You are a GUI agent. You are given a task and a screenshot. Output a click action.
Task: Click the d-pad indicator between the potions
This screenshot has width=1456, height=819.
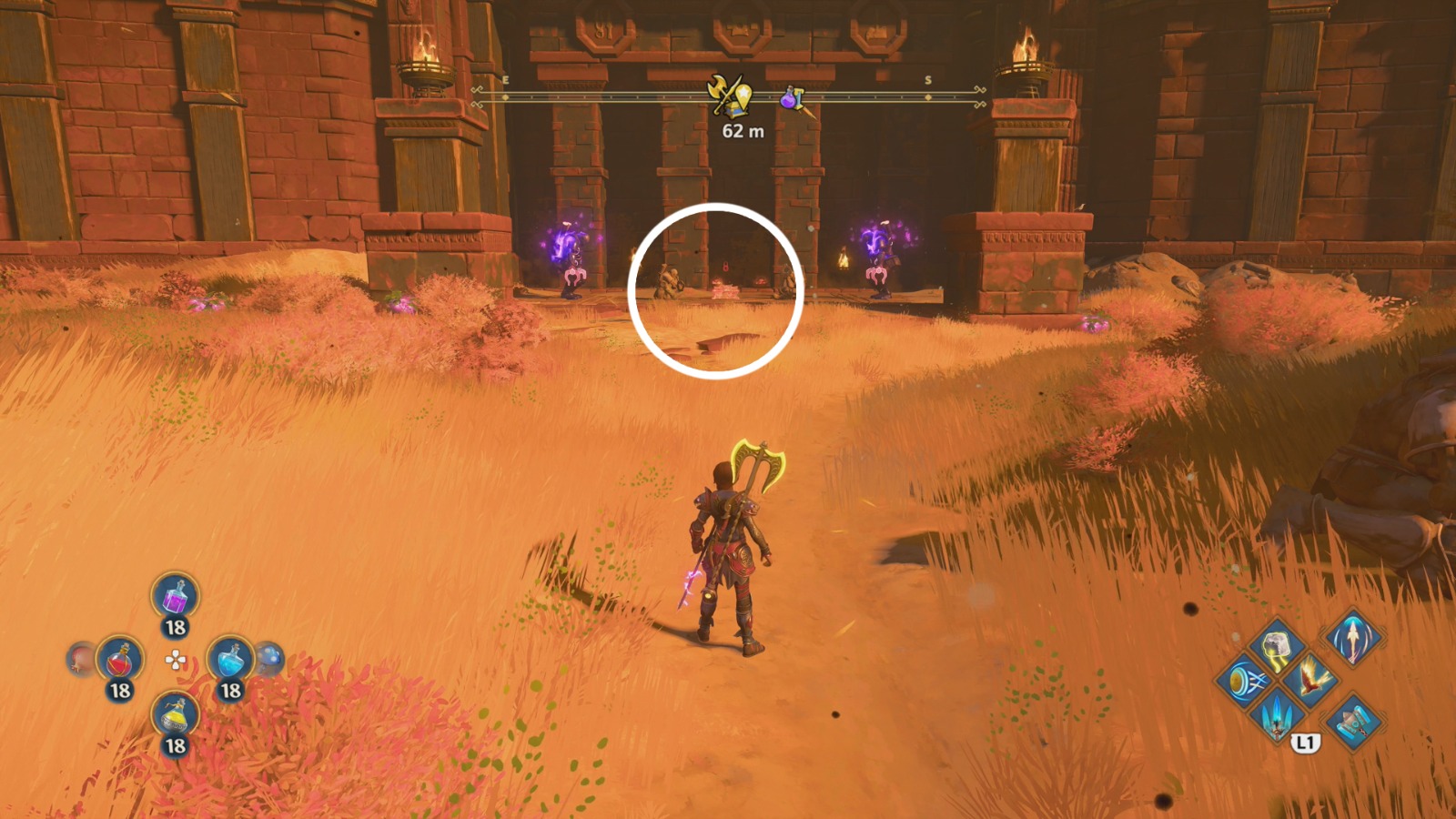click(x=176, y=660)
